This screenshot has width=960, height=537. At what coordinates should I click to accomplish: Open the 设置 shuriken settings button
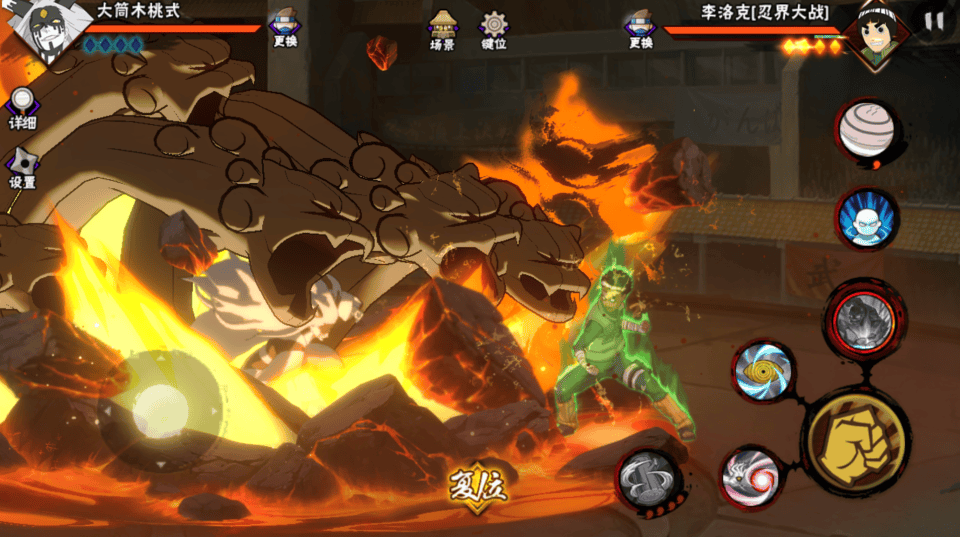tap(22, 167)
